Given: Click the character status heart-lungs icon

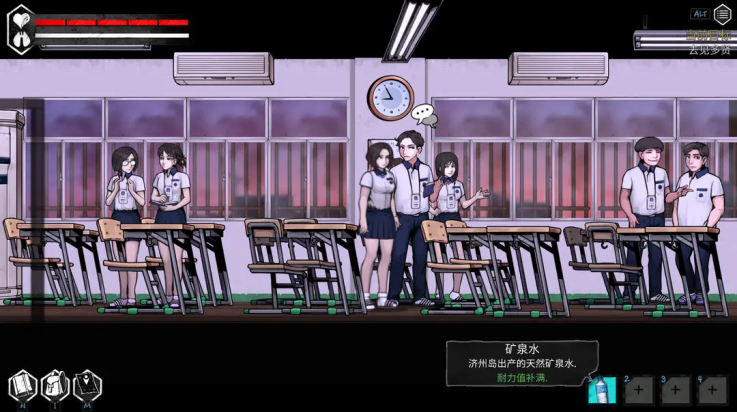Looking at the screenshot, I should [x=20, y=29].
